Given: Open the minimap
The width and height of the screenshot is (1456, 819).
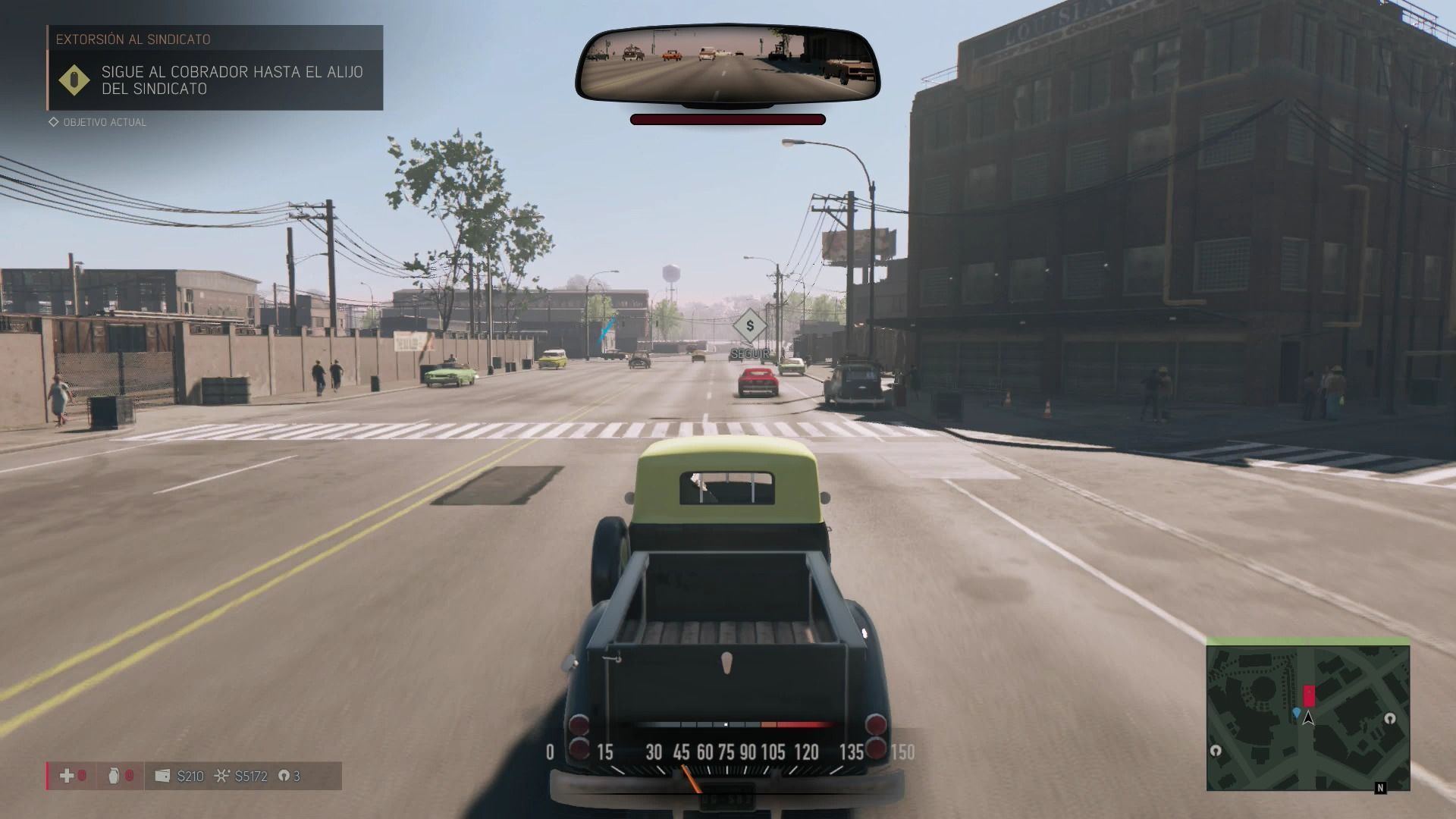Looking at the screenshot, I should 1307,717.
